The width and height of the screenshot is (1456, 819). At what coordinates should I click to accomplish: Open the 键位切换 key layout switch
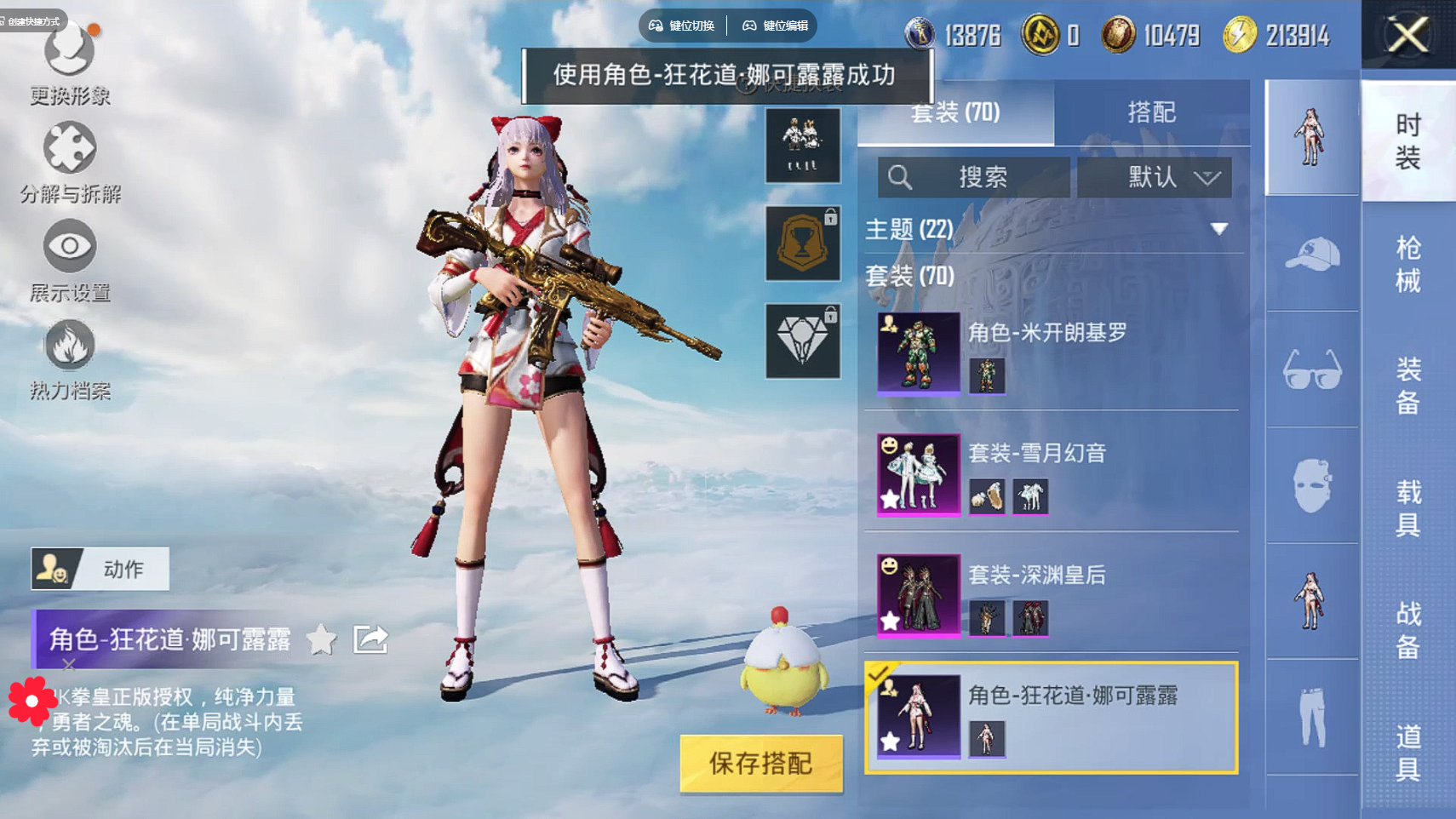[682, 26]
